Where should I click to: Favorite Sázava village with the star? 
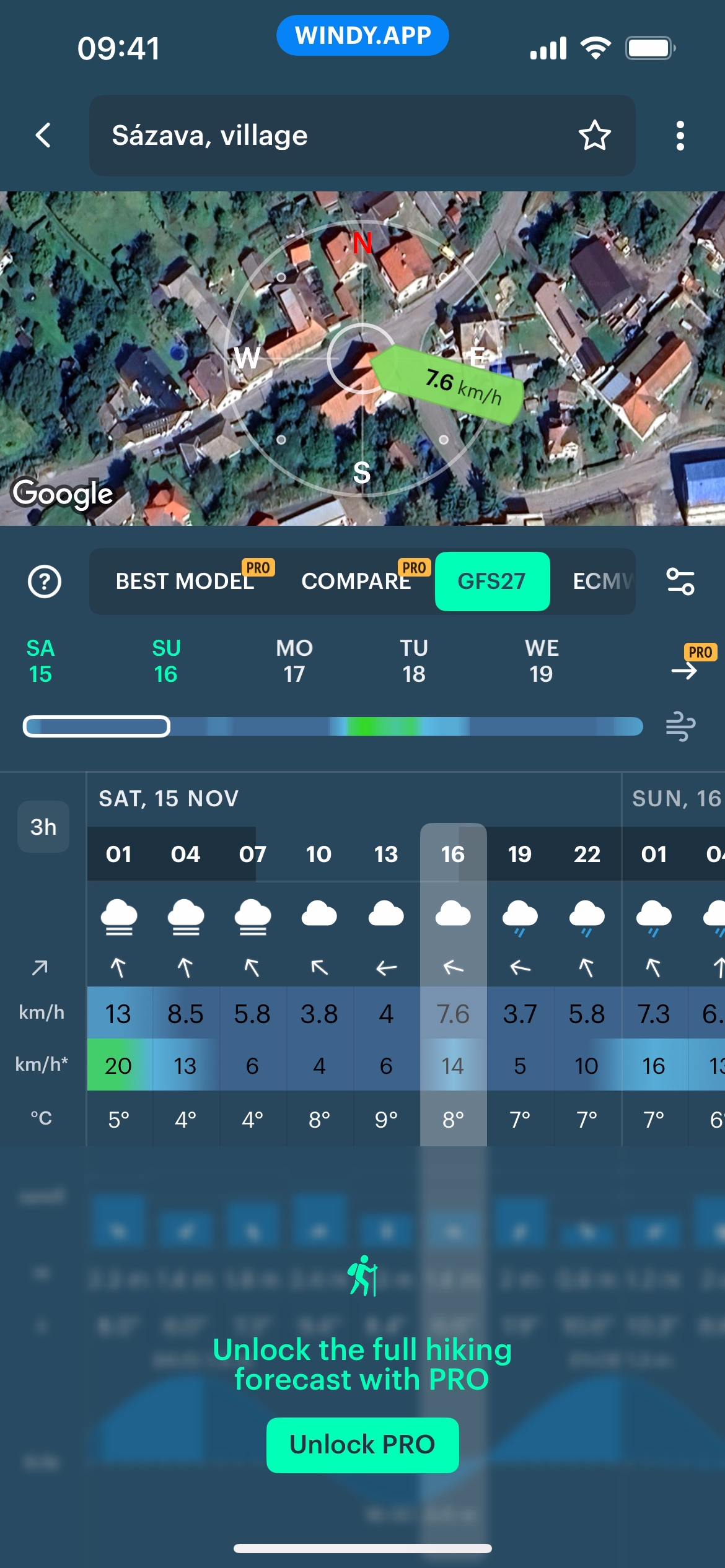click(x=594, y=135)
